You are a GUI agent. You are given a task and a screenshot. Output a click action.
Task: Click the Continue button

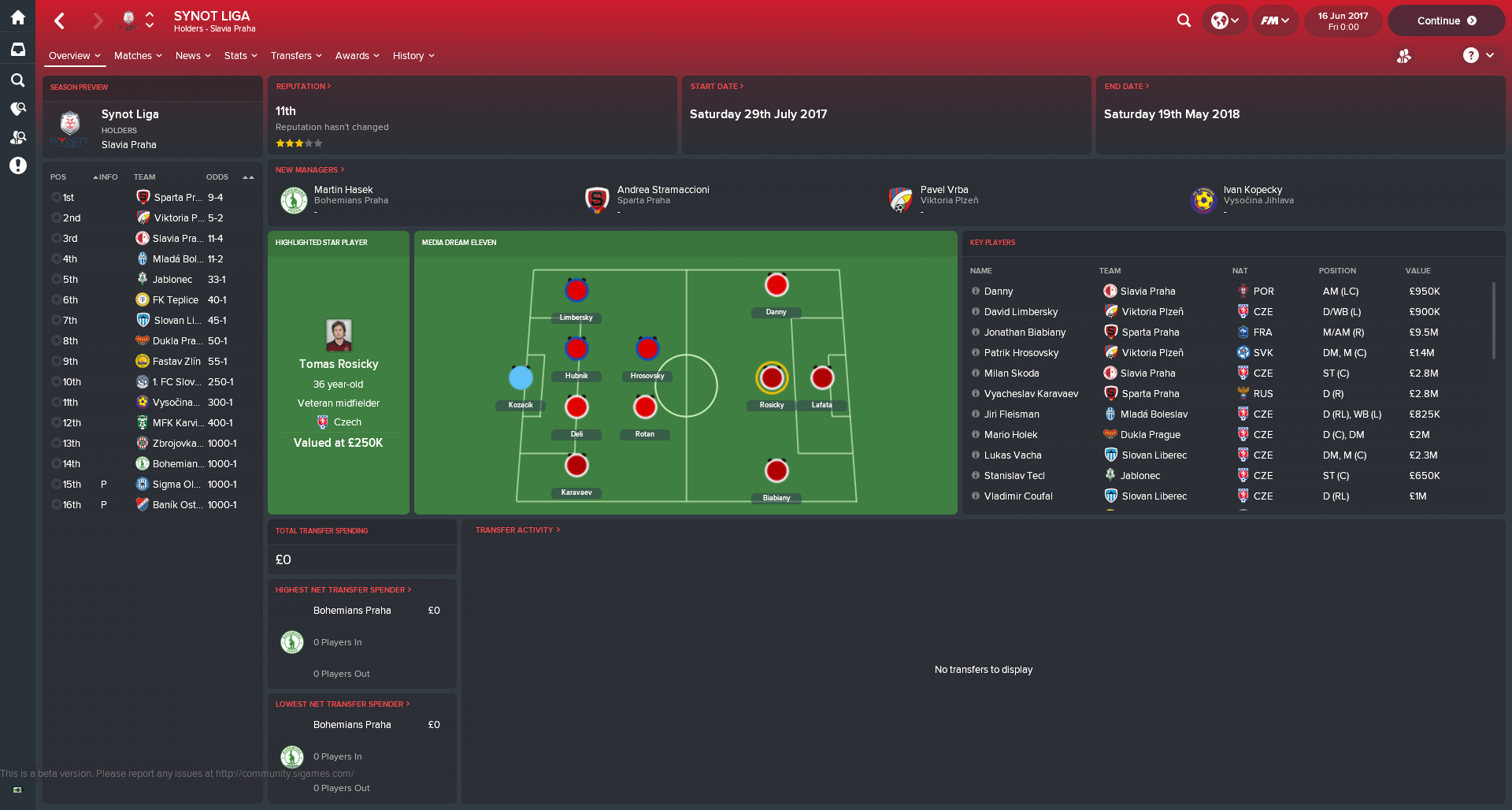point(1446,21)
